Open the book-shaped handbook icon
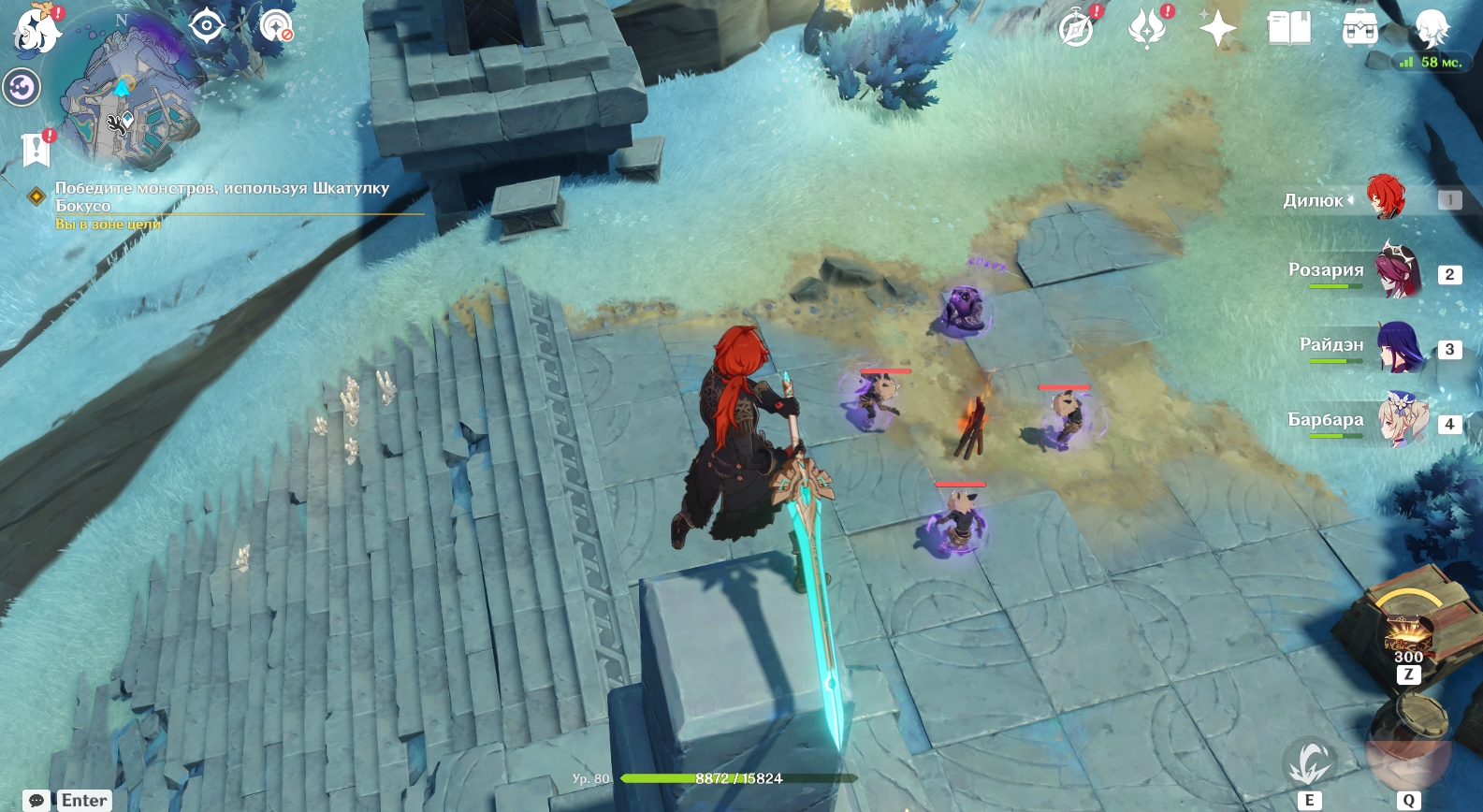This screenshot has height=812, width=1483. pos(1288,28)
